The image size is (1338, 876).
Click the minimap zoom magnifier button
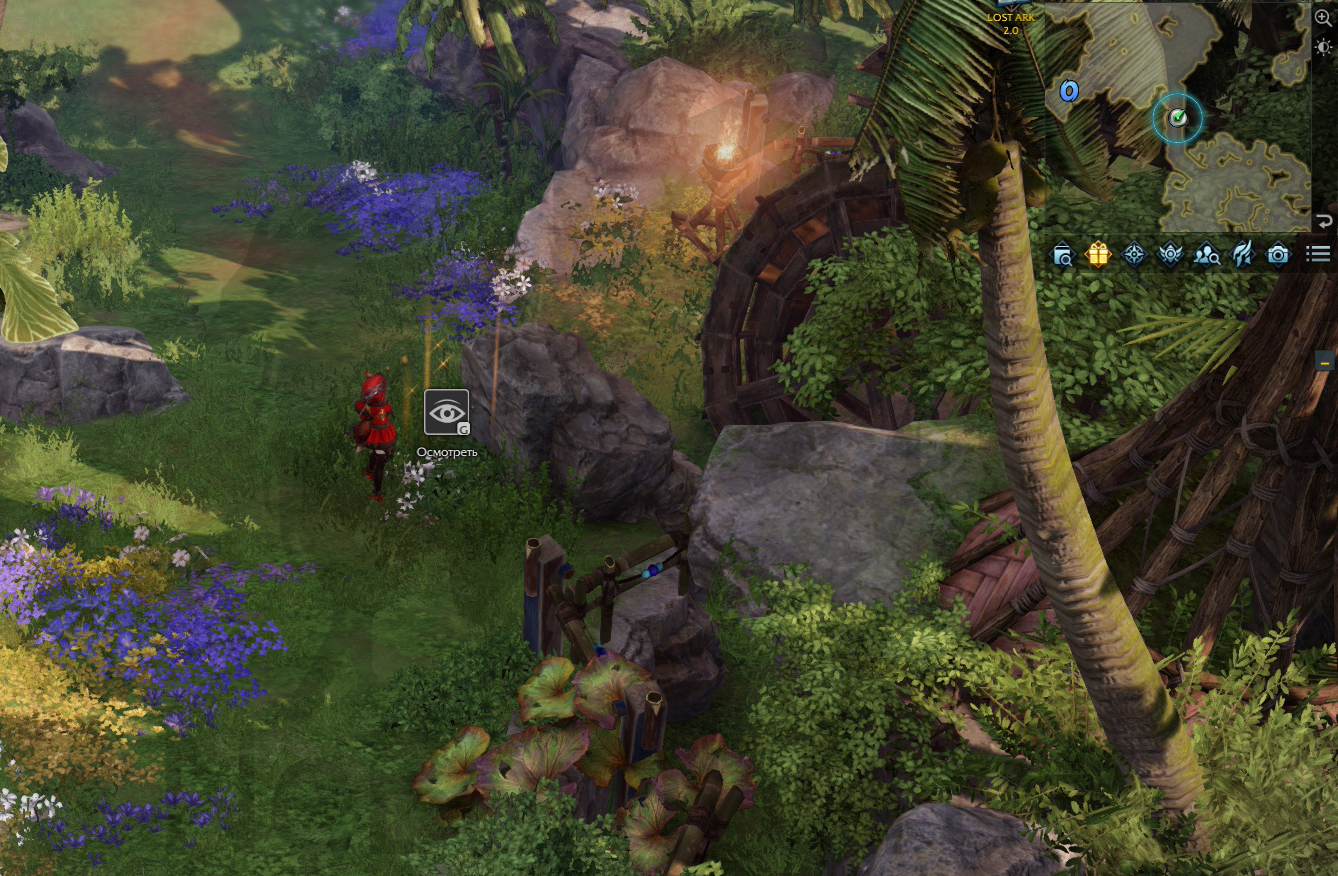[x=1323, y=18]
